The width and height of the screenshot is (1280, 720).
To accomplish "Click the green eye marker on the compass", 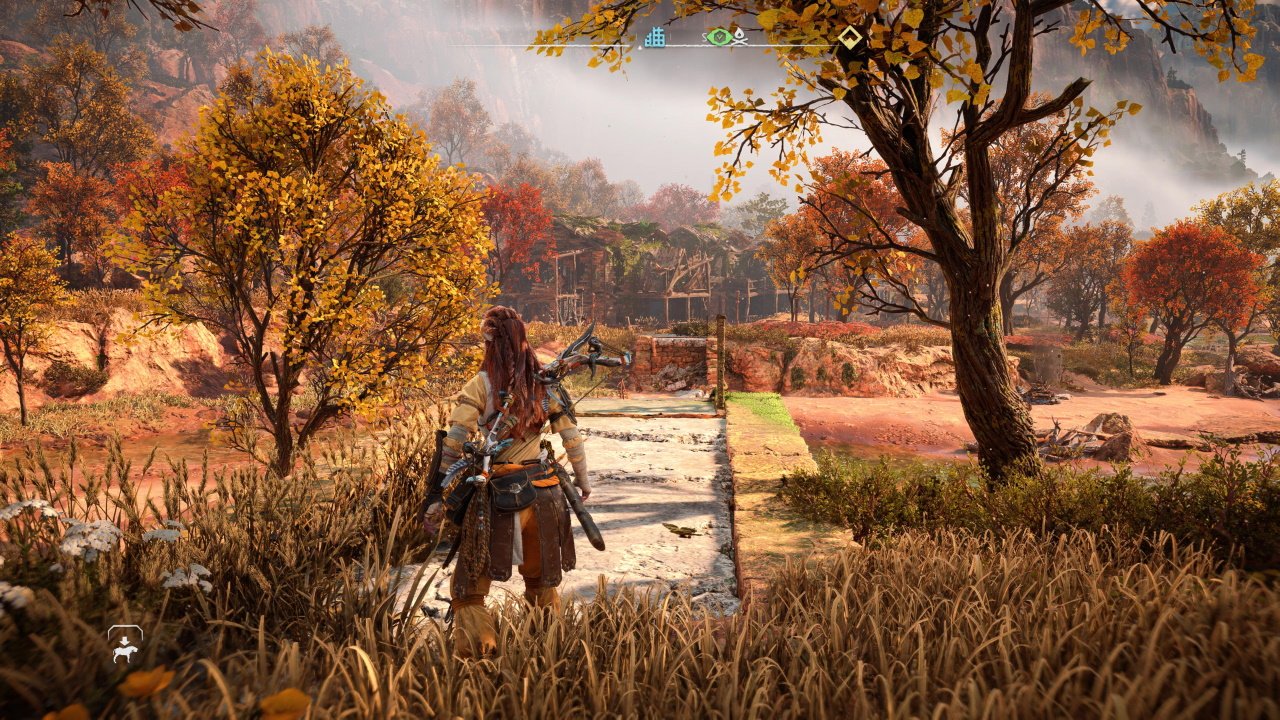I will tap(717, 37).
